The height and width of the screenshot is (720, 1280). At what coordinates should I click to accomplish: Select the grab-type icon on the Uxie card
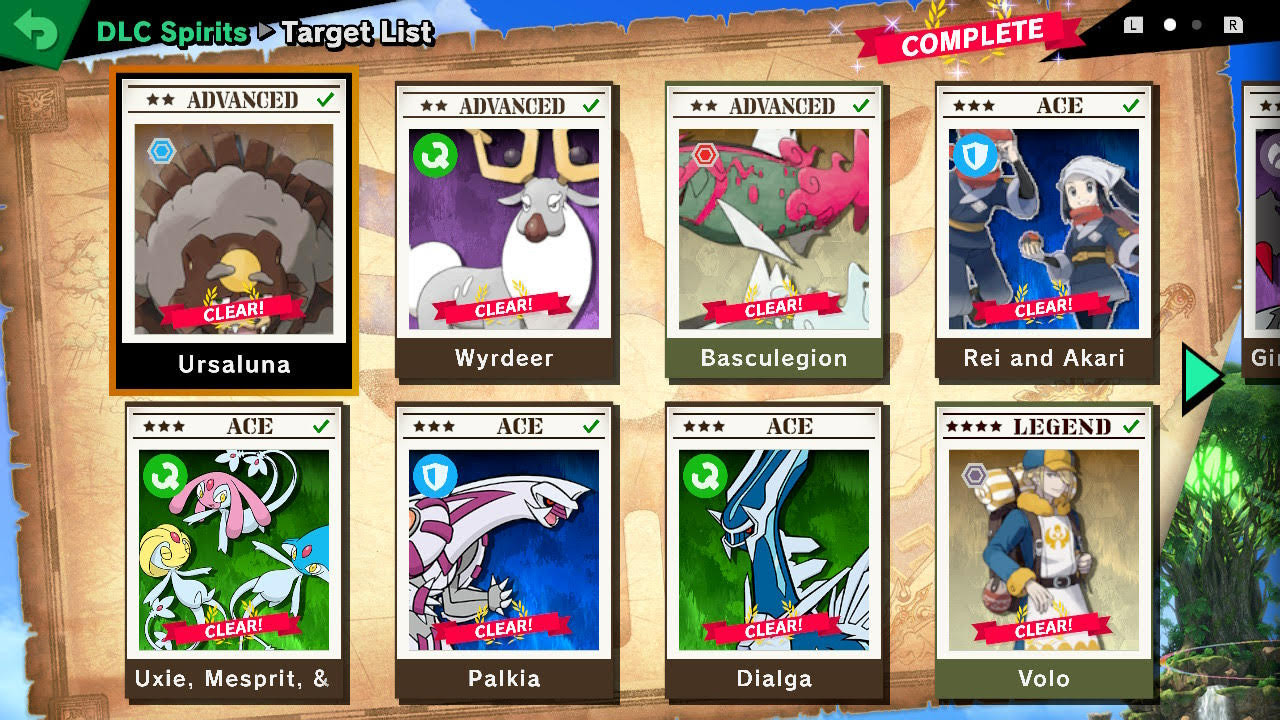164,476
